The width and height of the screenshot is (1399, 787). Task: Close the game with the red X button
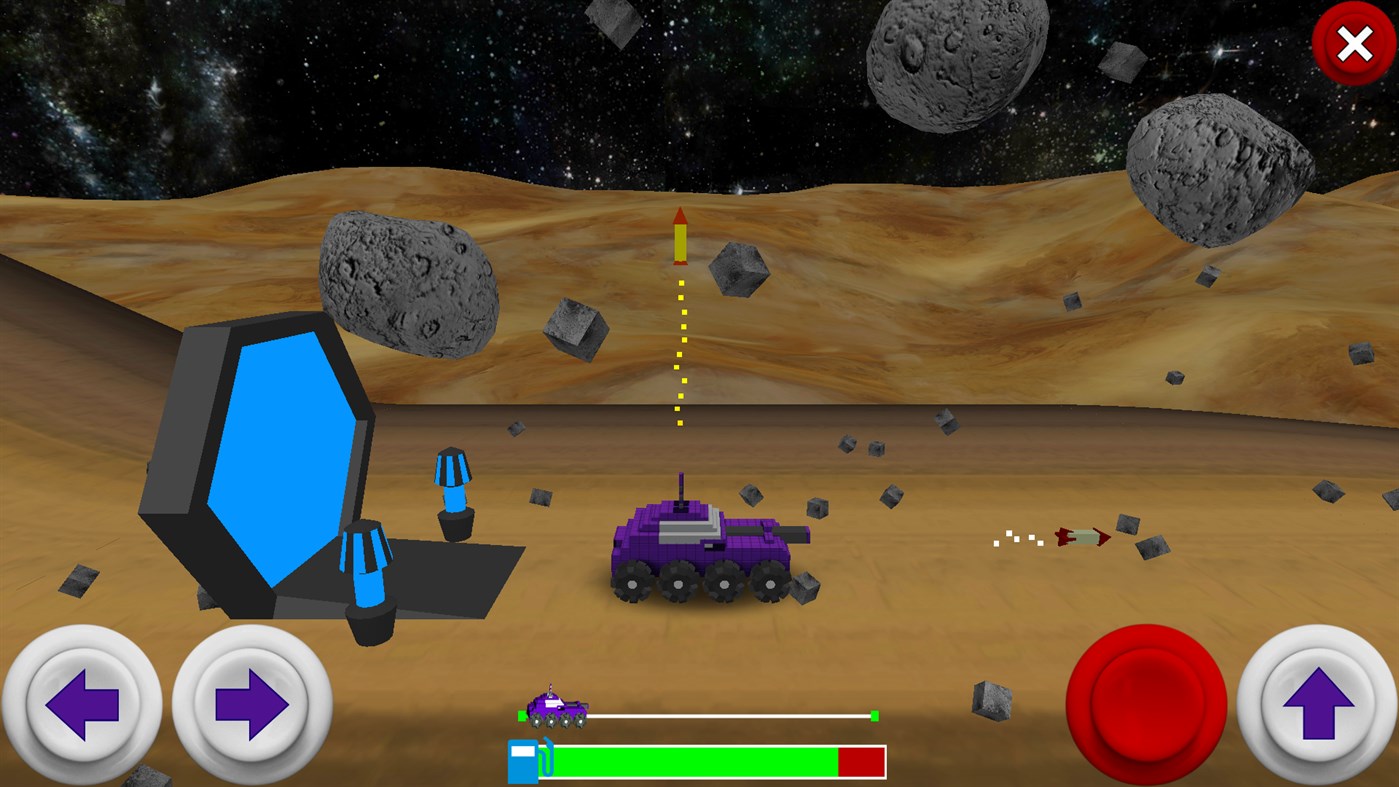pyautogui.click(x=1353, y=43)
